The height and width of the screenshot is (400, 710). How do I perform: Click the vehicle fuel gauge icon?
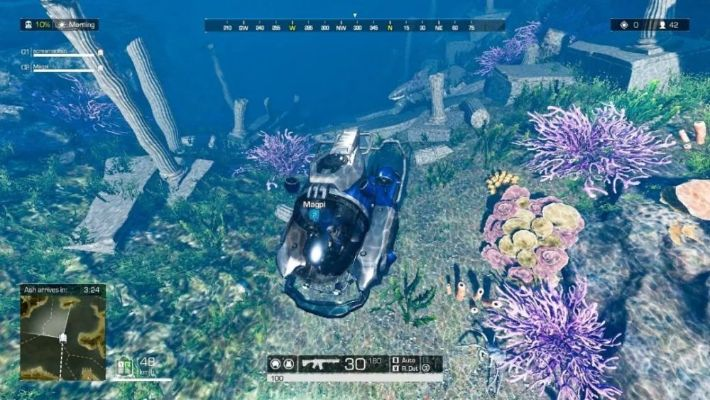[x=124, y=366]
